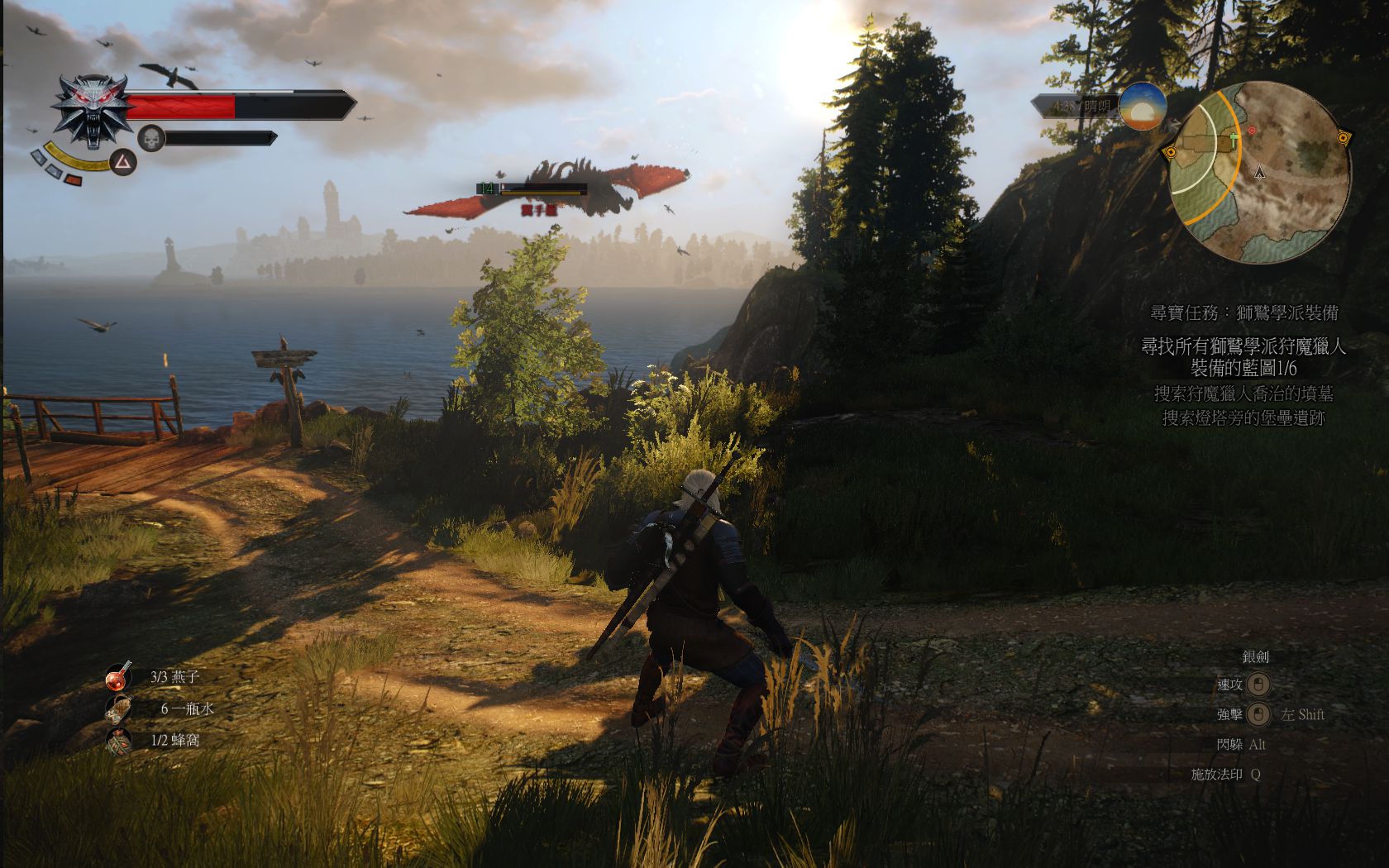The image size is (1389, 868).
Task: Select the 搜索狩魔獵人喬治的墳墓 objective
Action: click(x=1243, y=394)
